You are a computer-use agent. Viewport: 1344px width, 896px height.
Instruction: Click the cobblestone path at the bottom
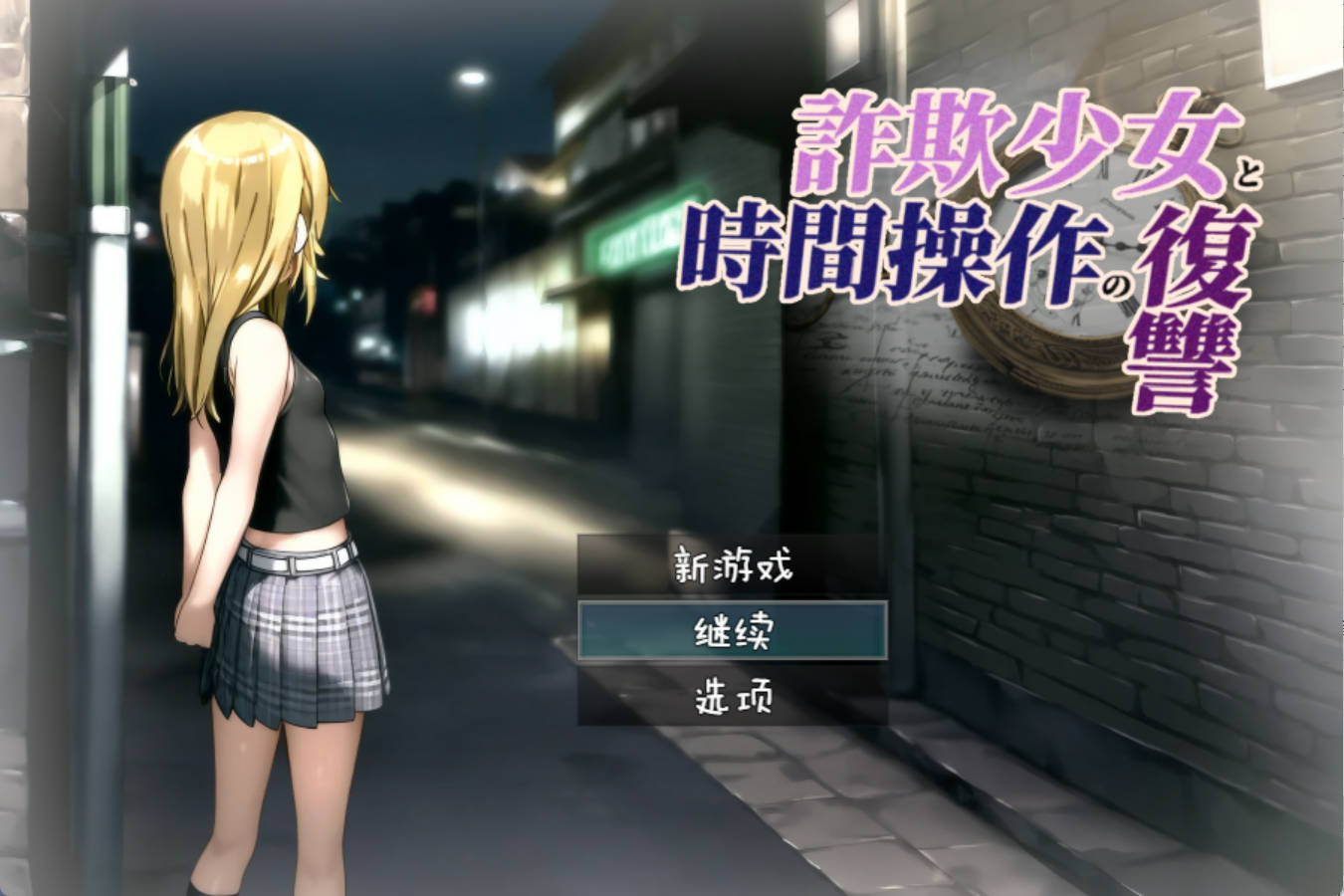[846, 836]
